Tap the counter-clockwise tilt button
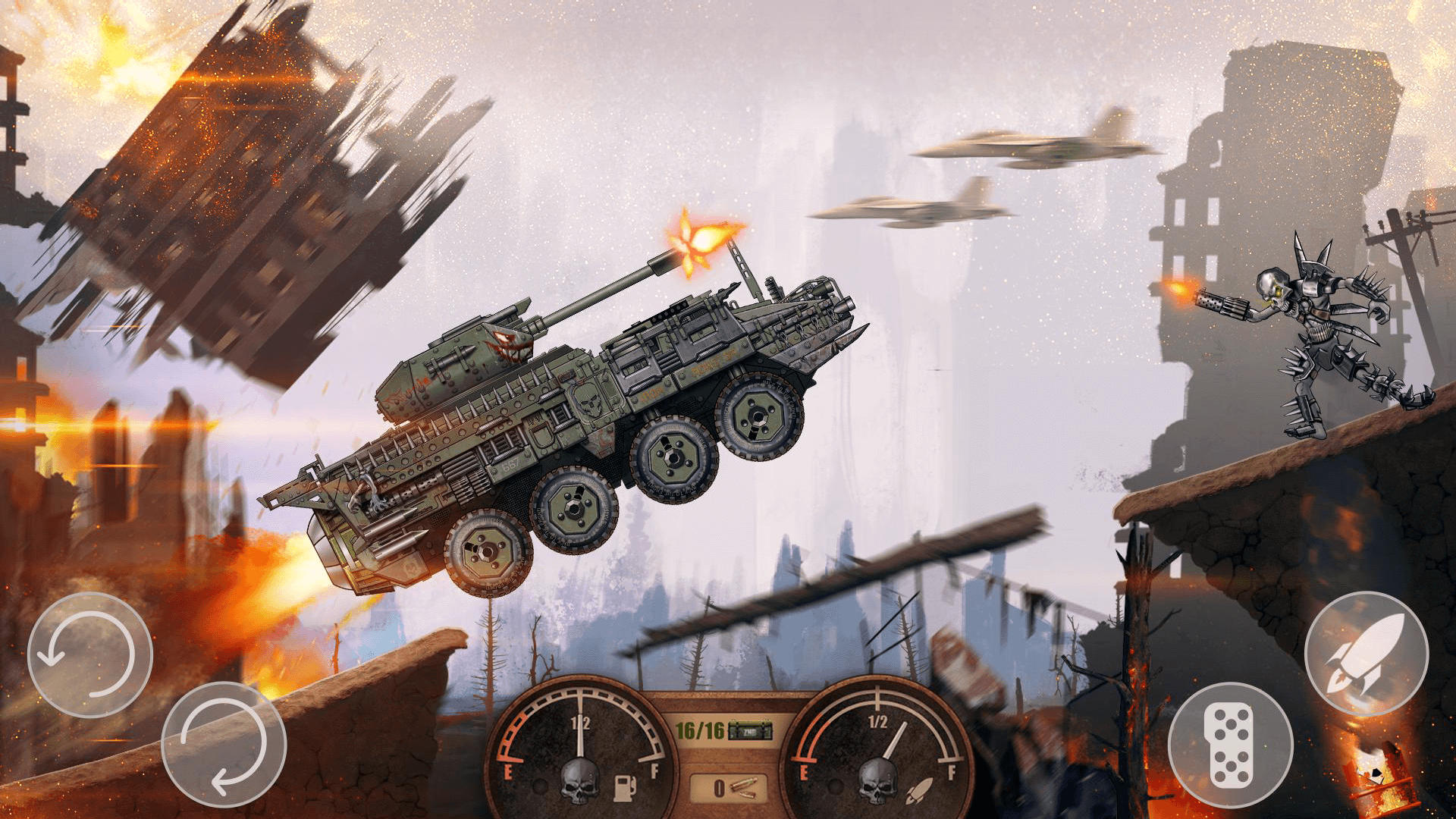The image size is (1456, 819). 89,655
